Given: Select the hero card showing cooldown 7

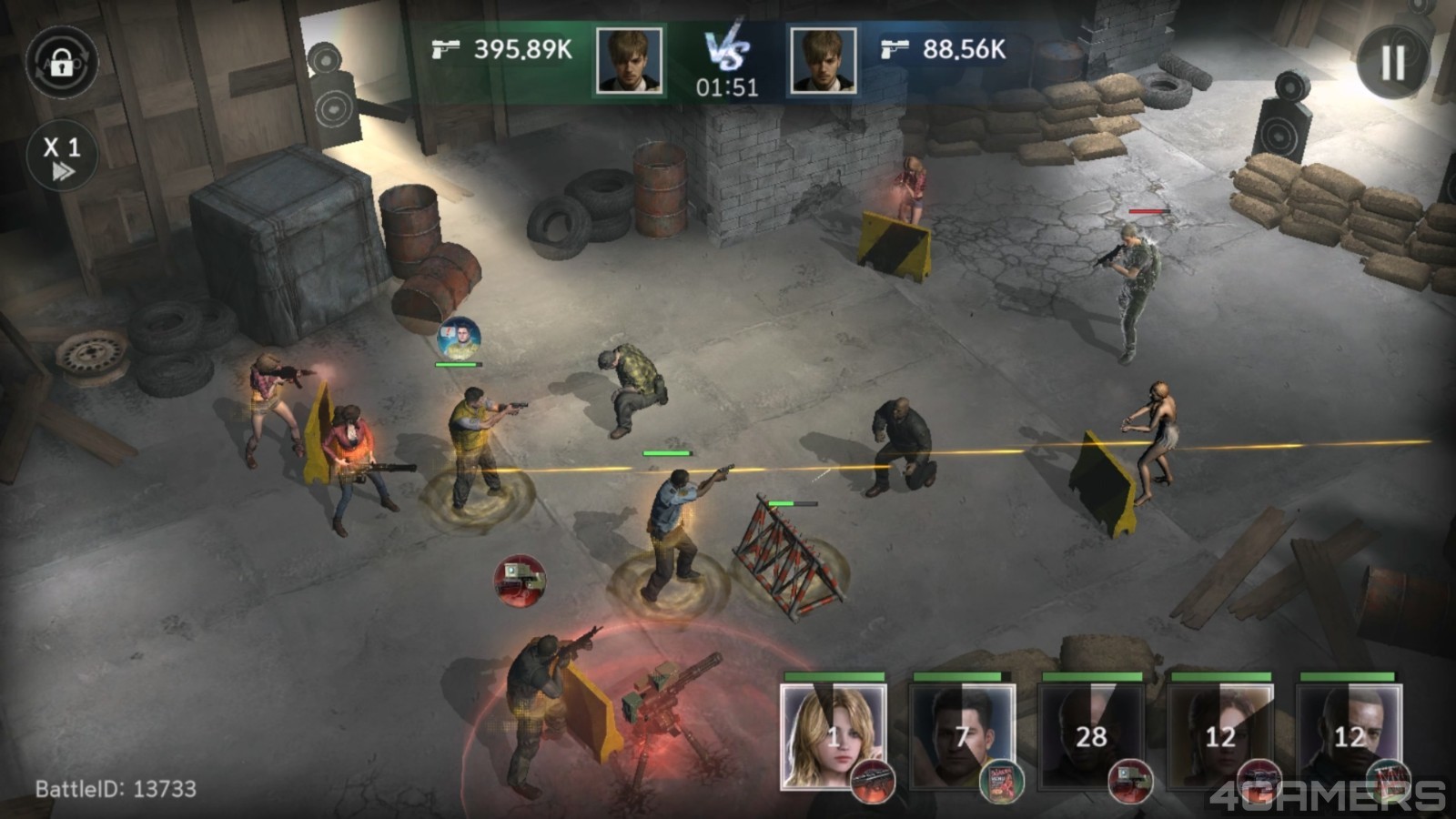Looking at the screenshot, I should point(962,735).
